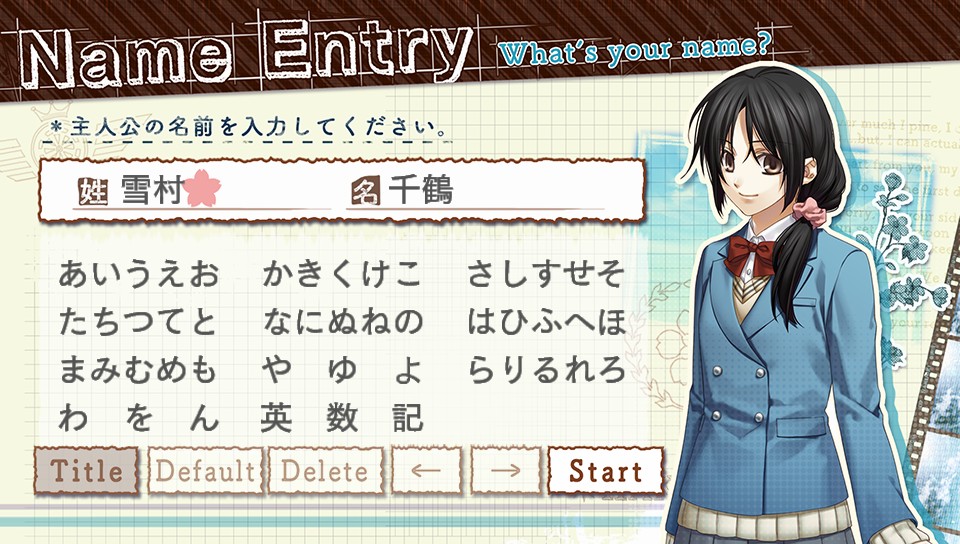This screenshot has width=960, height=544.
Task: Confirm name with the Start button
Action: coord(604,471)
